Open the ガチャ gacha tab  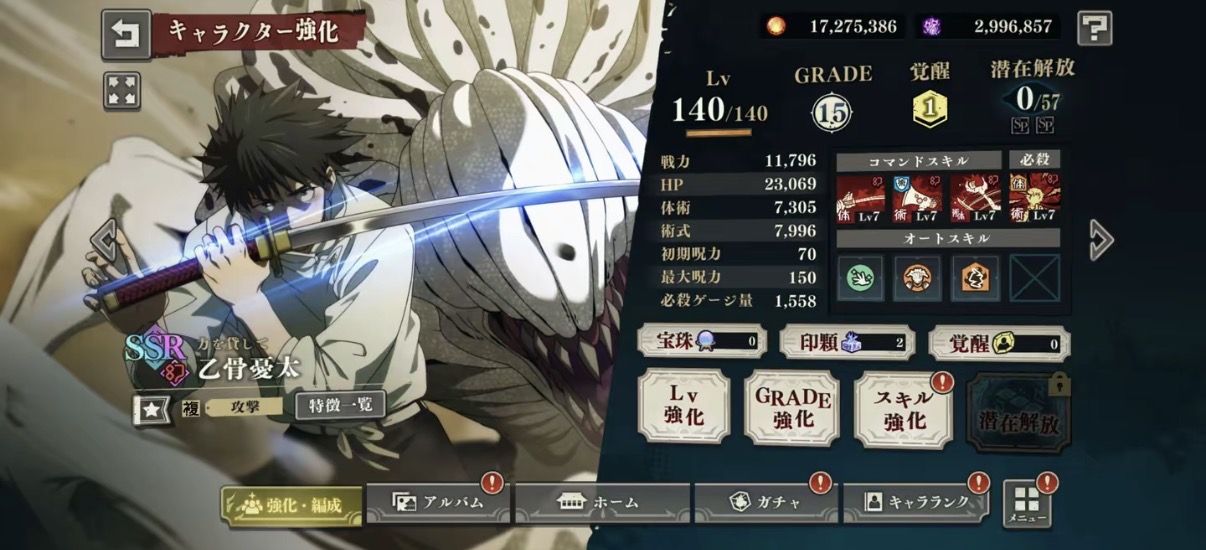click(764, 502)
